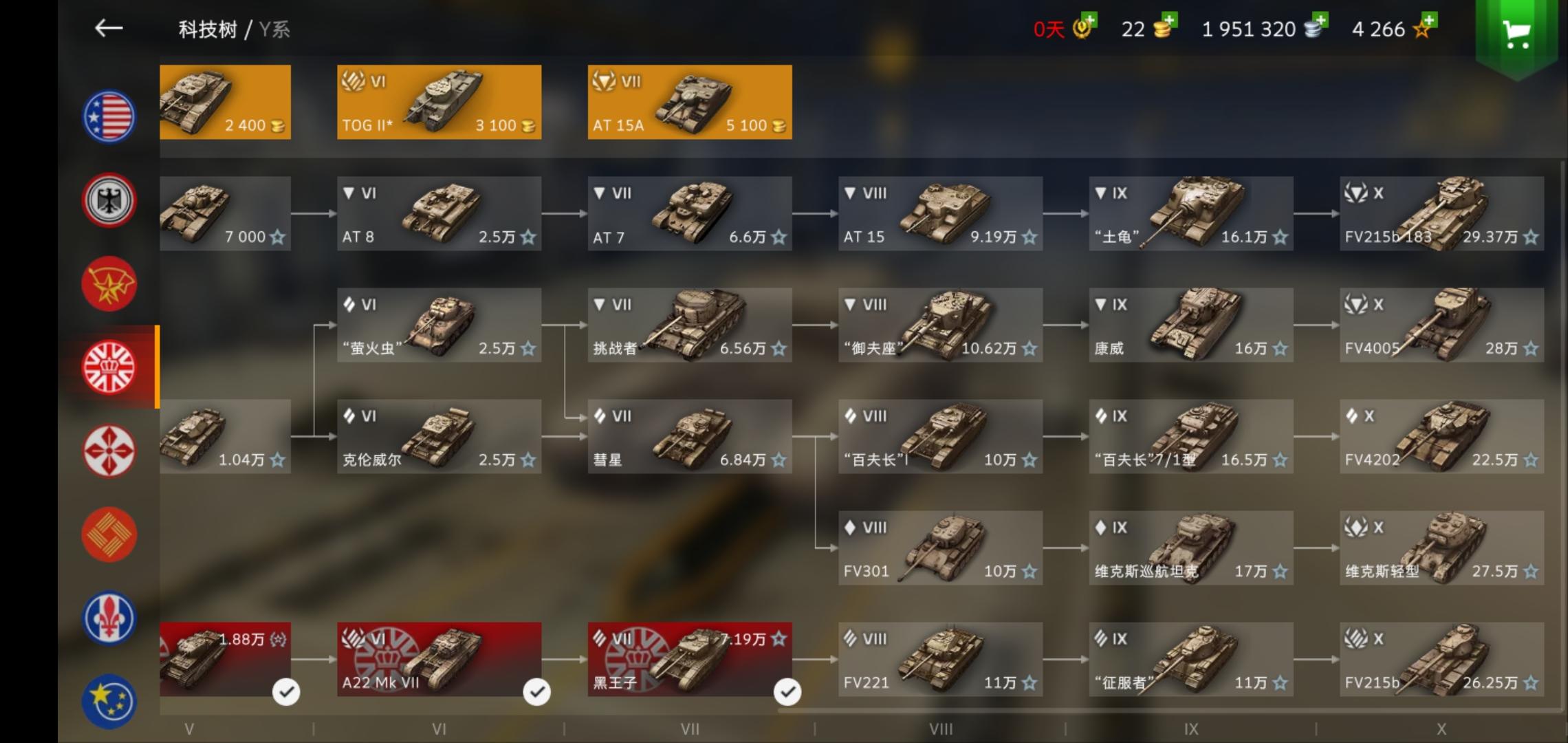Select the AT 15A premium tank card
Viewport: 1568px width, 743px height.
(x=689, y=102)
